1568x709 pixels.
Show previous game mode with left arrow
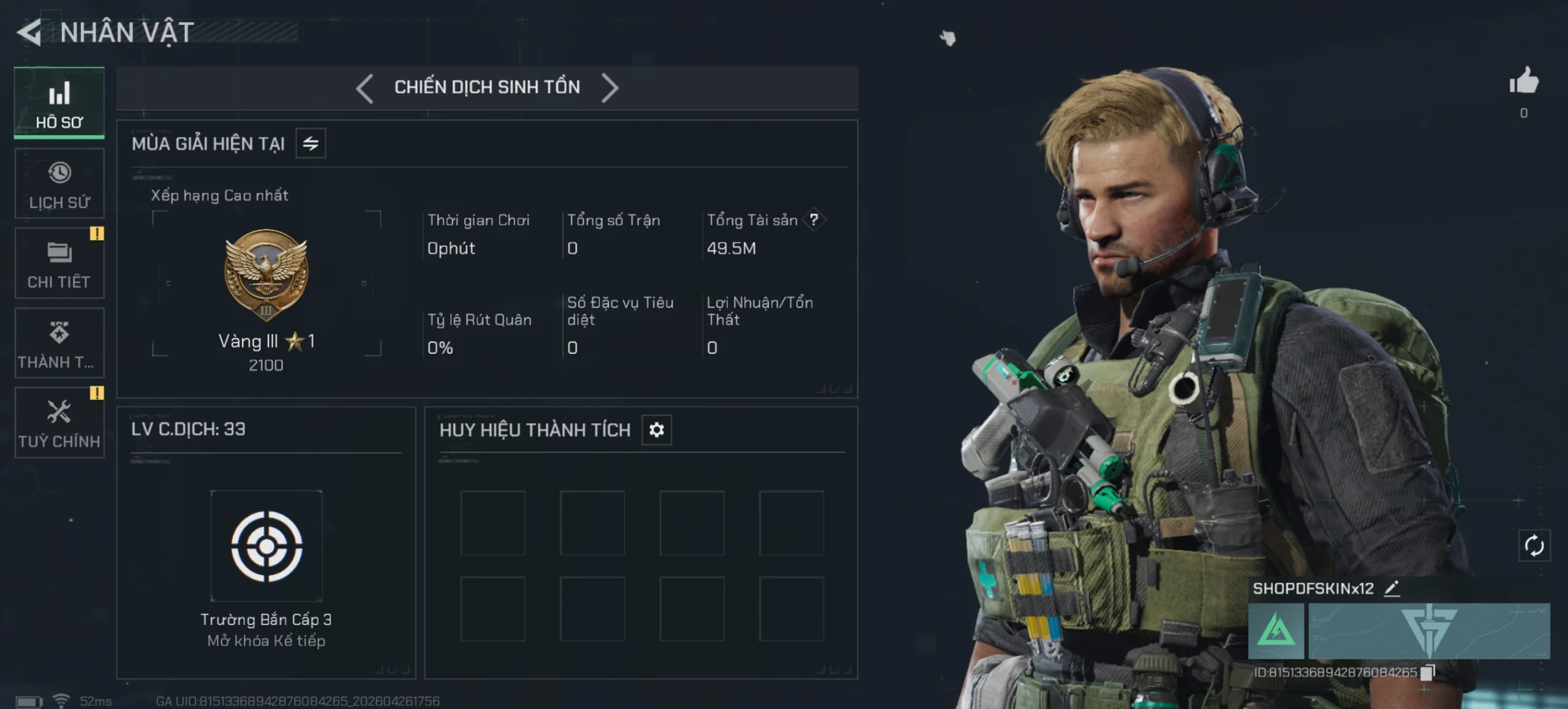click(x=364, y=88)
